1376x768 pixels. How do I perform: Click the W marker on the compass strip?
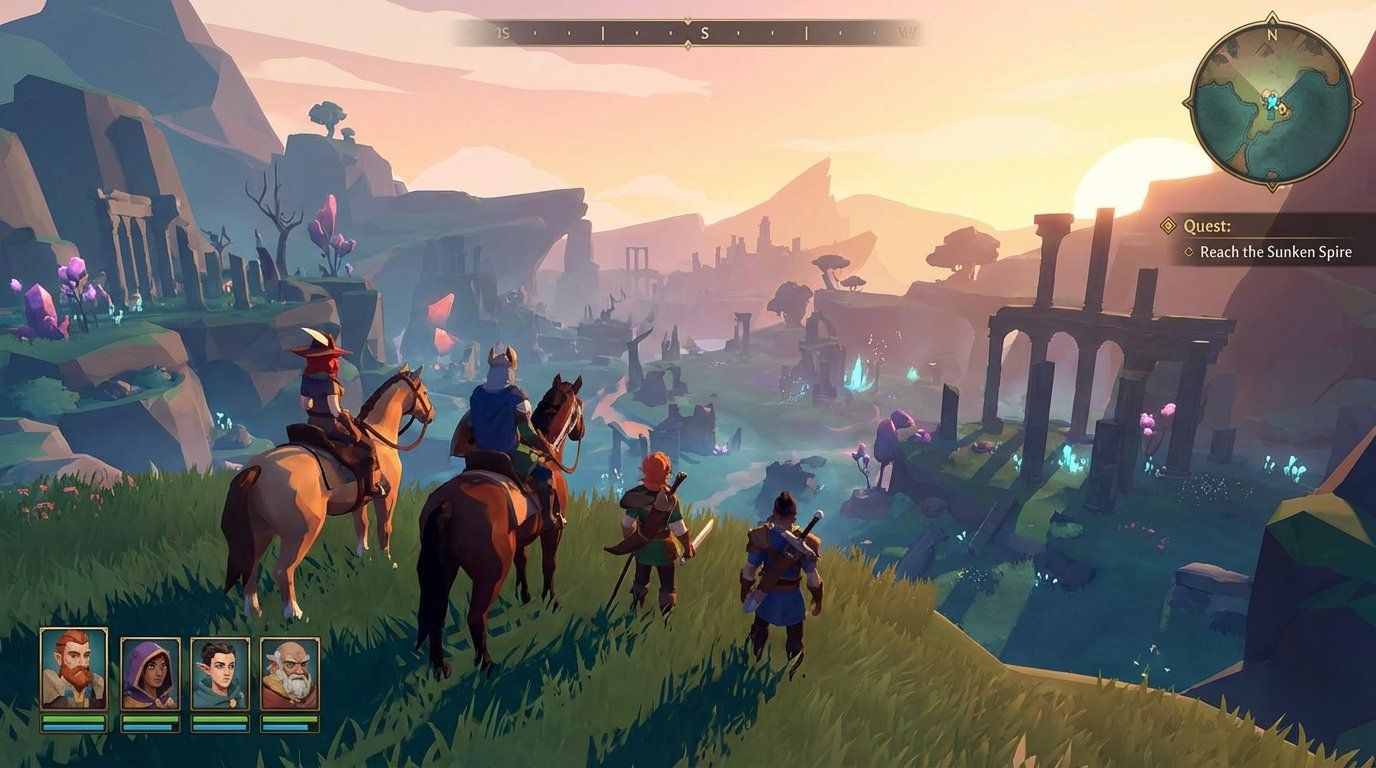point(908,30)
